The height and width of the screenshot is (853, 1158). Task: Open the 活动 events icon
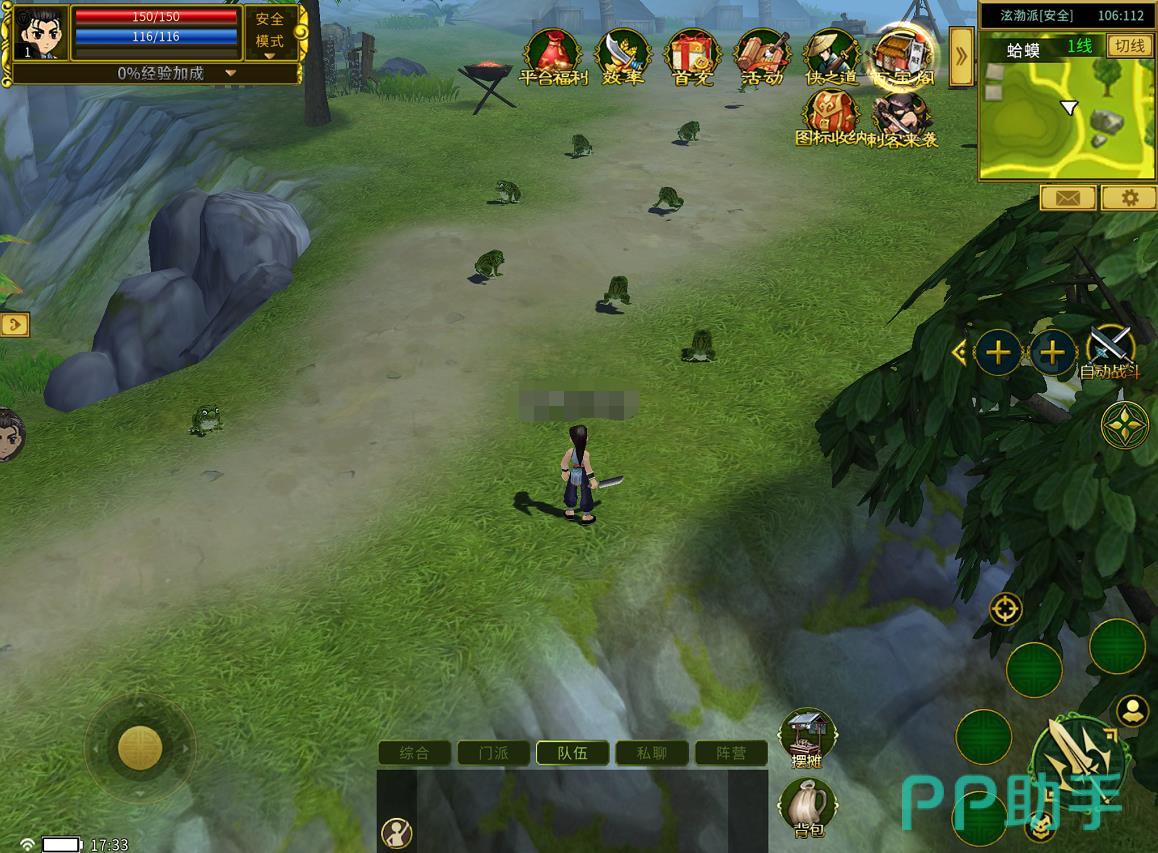(762, 56)
